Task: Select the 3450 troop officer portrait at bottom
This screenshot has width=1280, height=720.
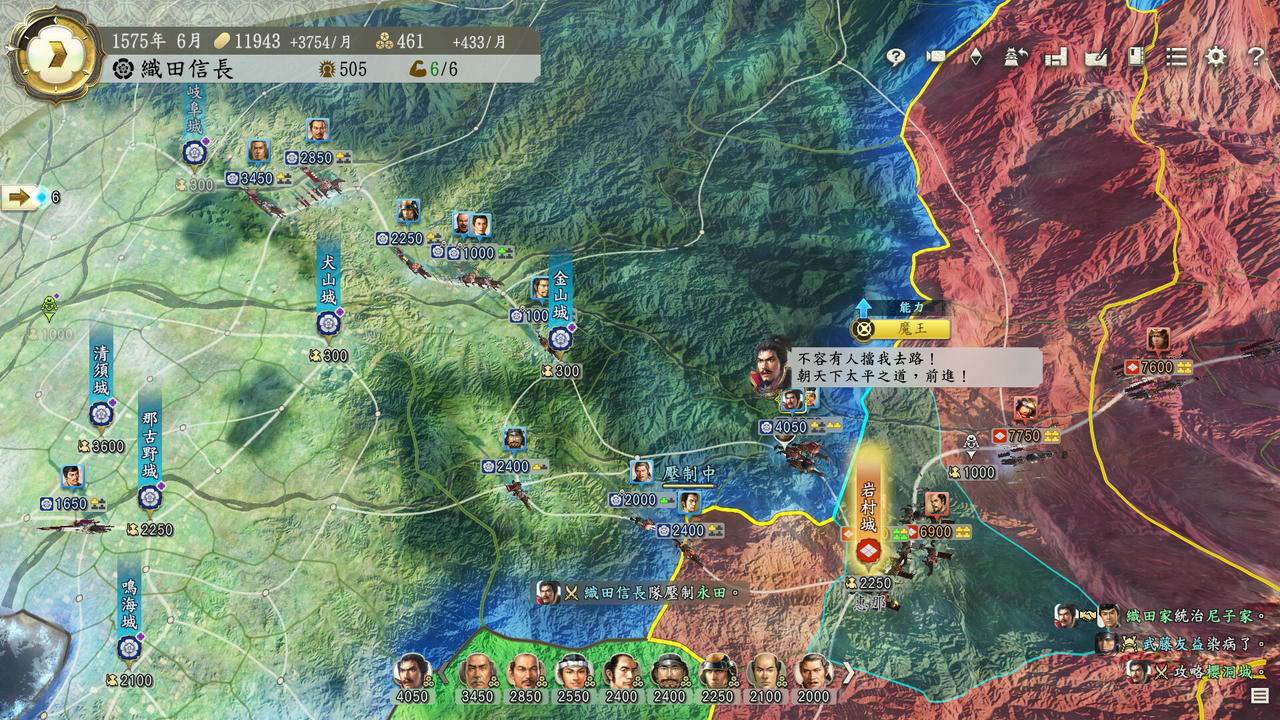Action: coord(477,674)
